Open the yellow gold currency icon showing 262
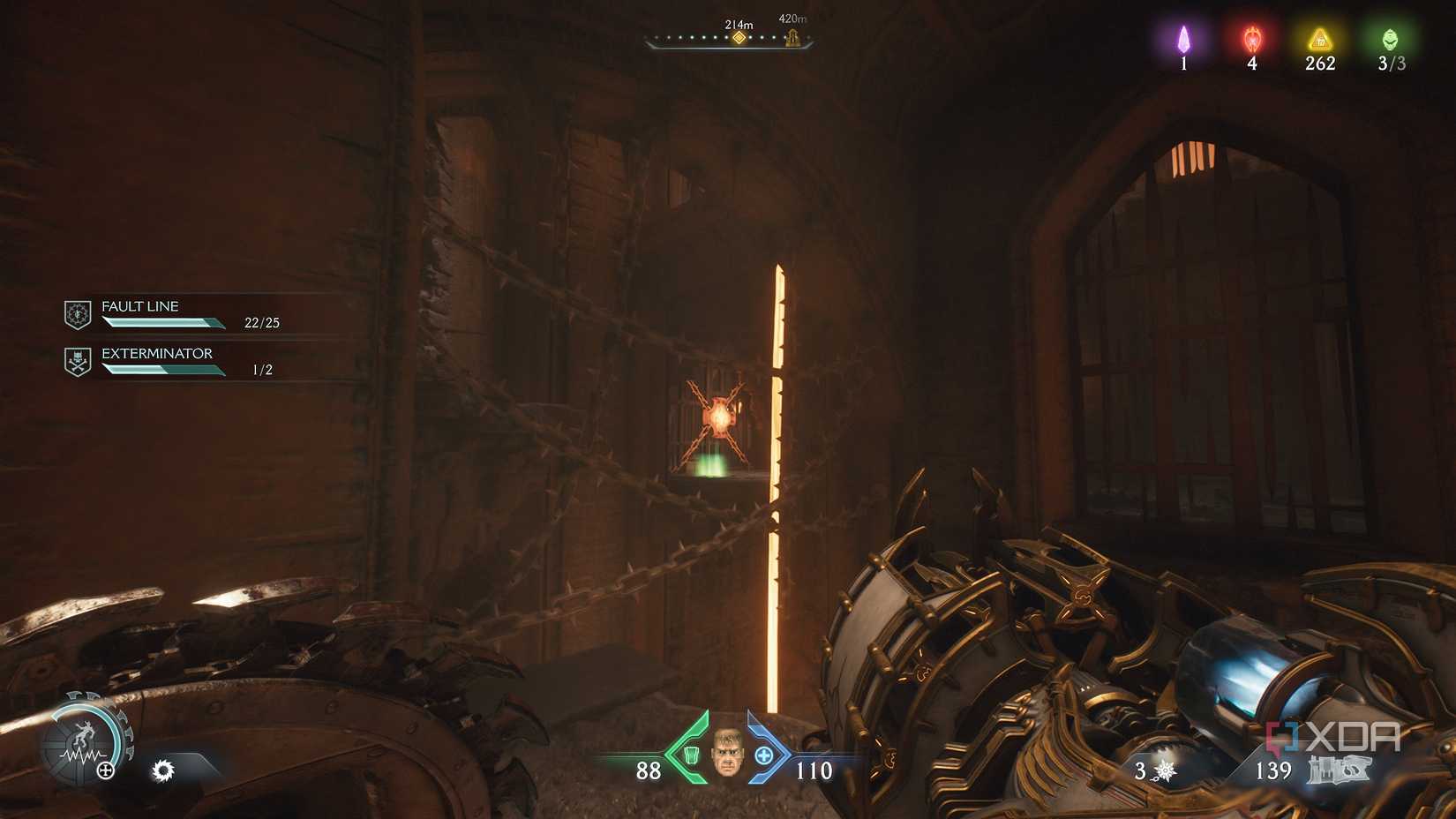Image resolution: width=1456 pixels, height=819 pixels. (1318, 39)
